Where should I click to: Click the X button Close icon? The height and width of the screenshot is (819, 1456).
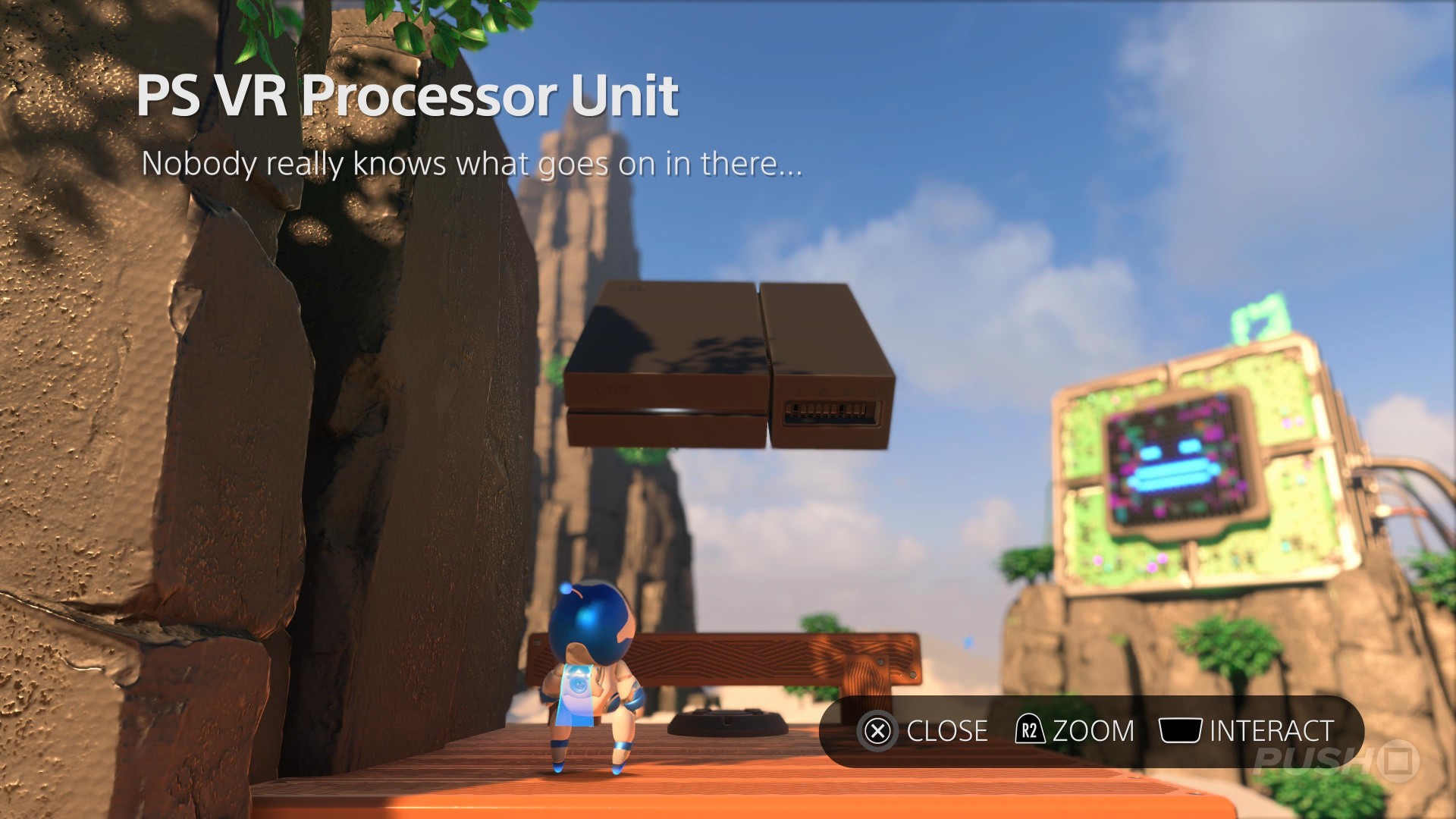tap(880, 730)
